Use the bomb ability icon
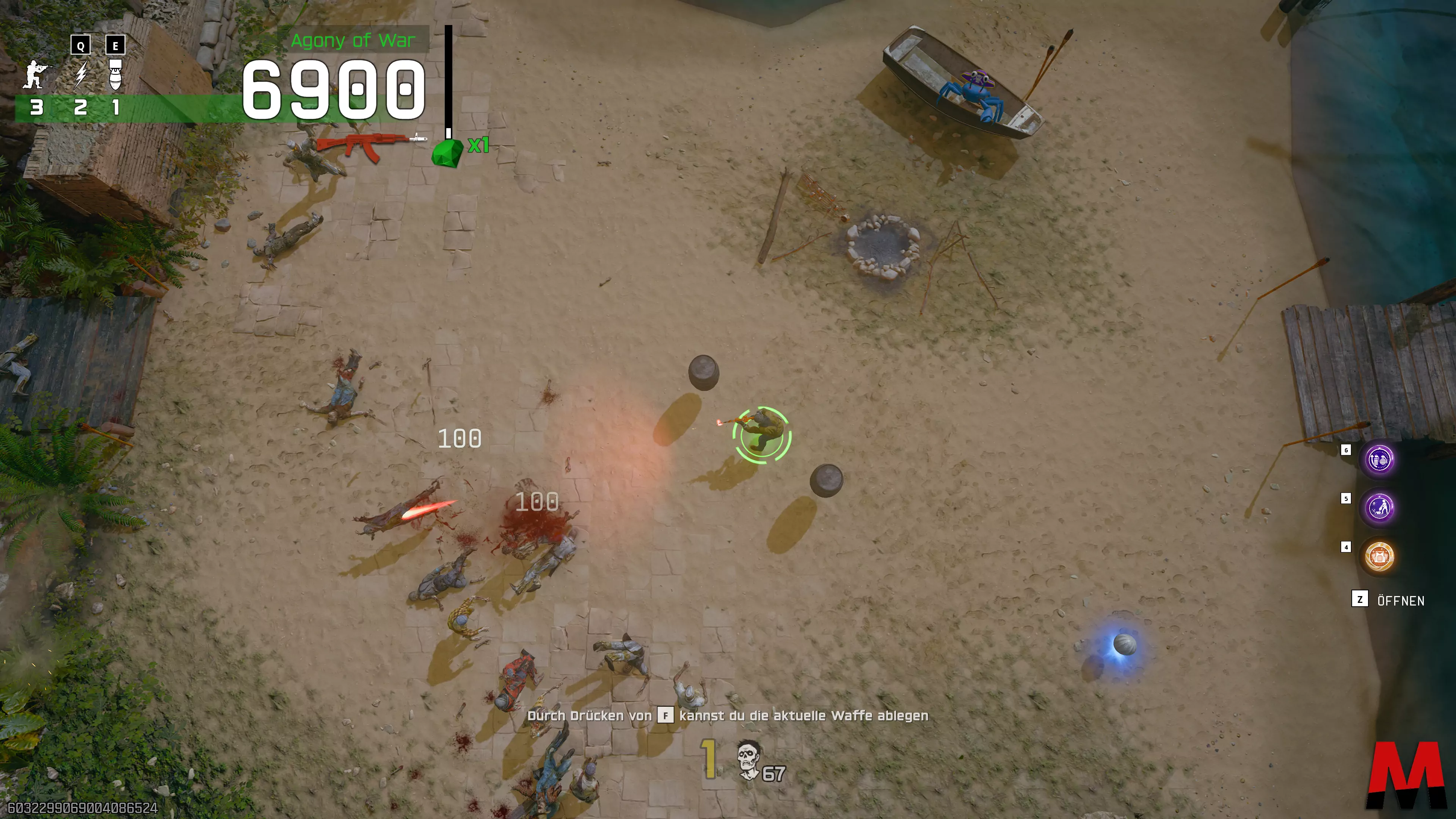Viewport: 1456px width, 819px height. pyautogui.click(x=115, y=75)
